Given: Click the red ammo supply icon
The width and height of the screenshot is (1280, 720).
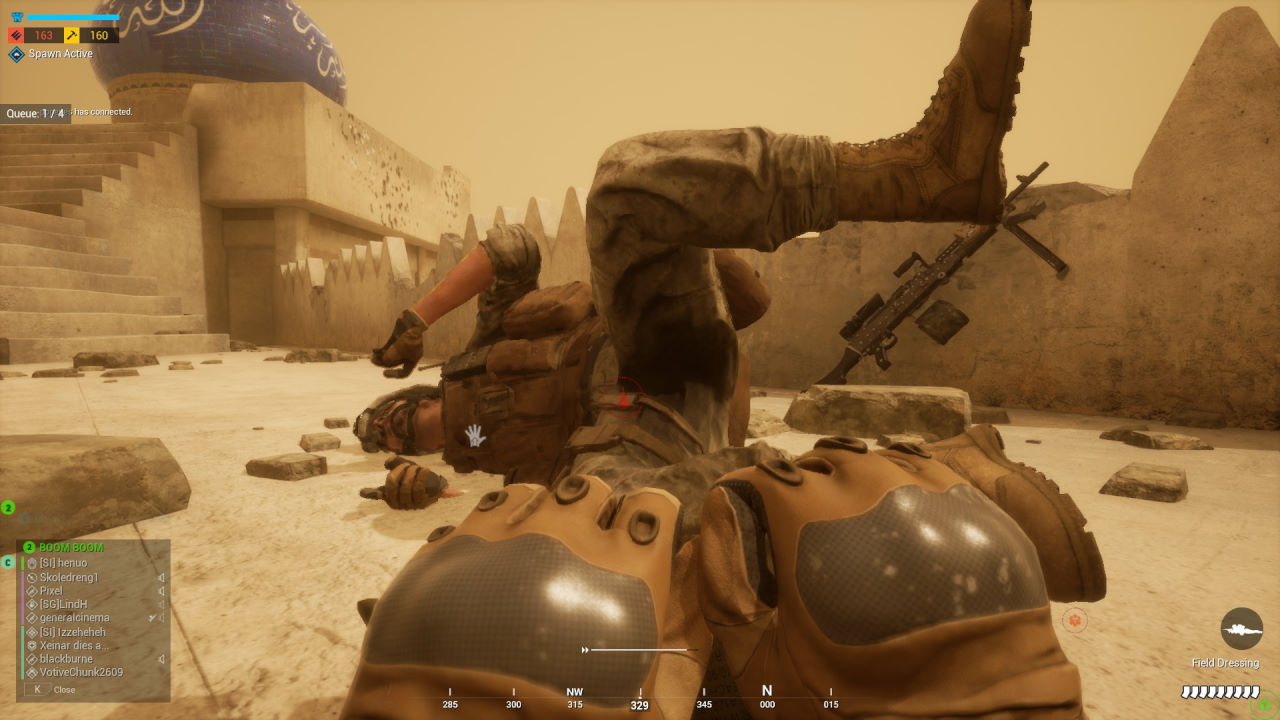Looking at the screenshot, I should pos(16,36).
